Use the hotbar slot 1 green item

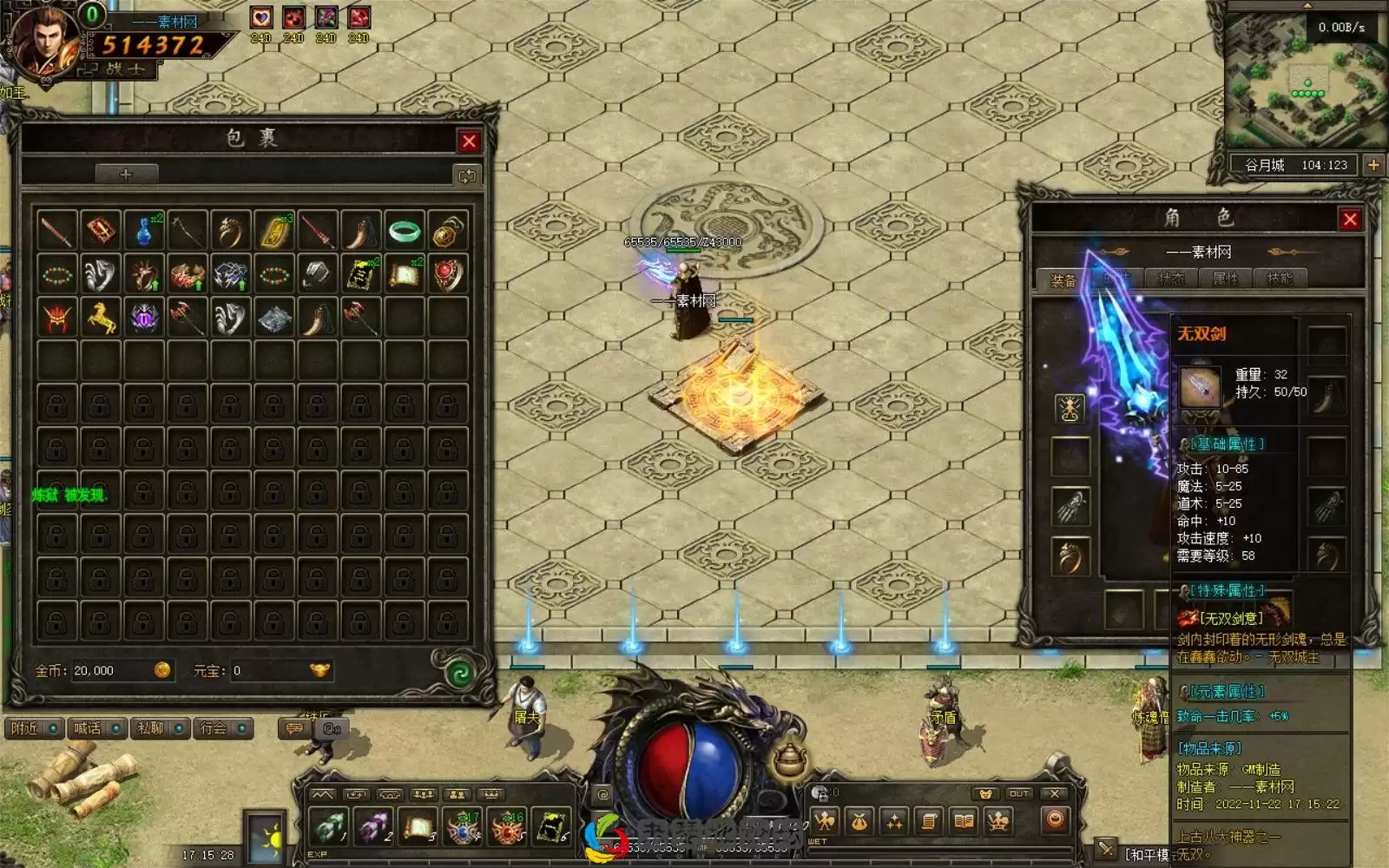(329, 827)
